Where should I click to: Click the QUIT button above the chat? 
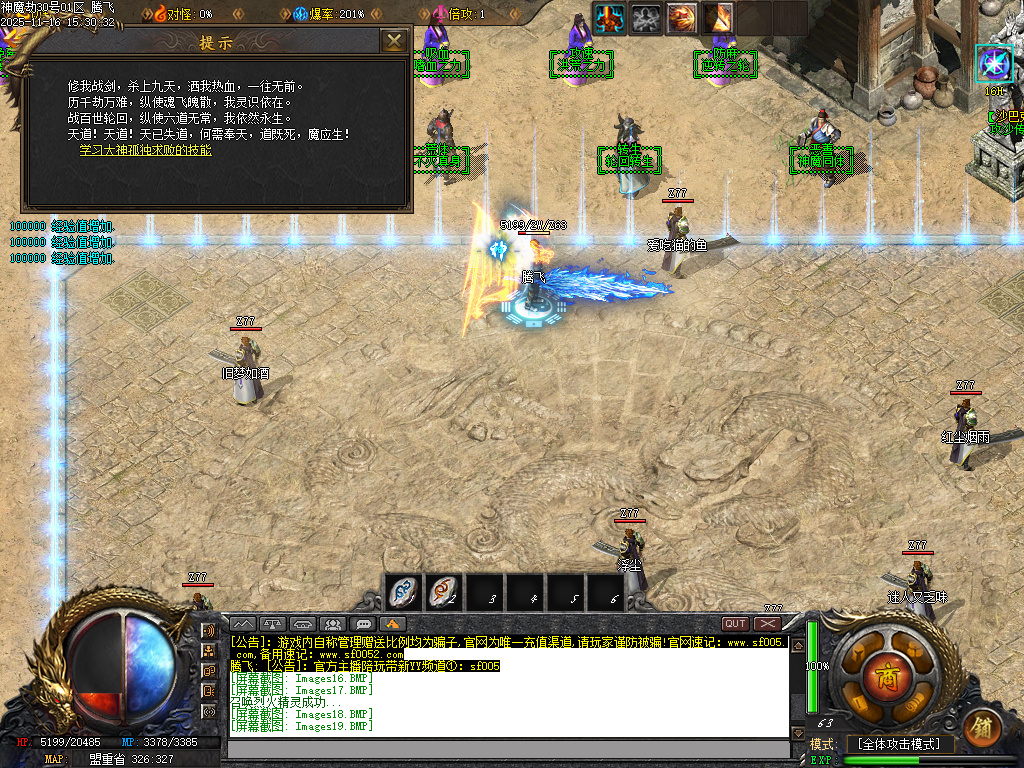(x=736, y=624)
